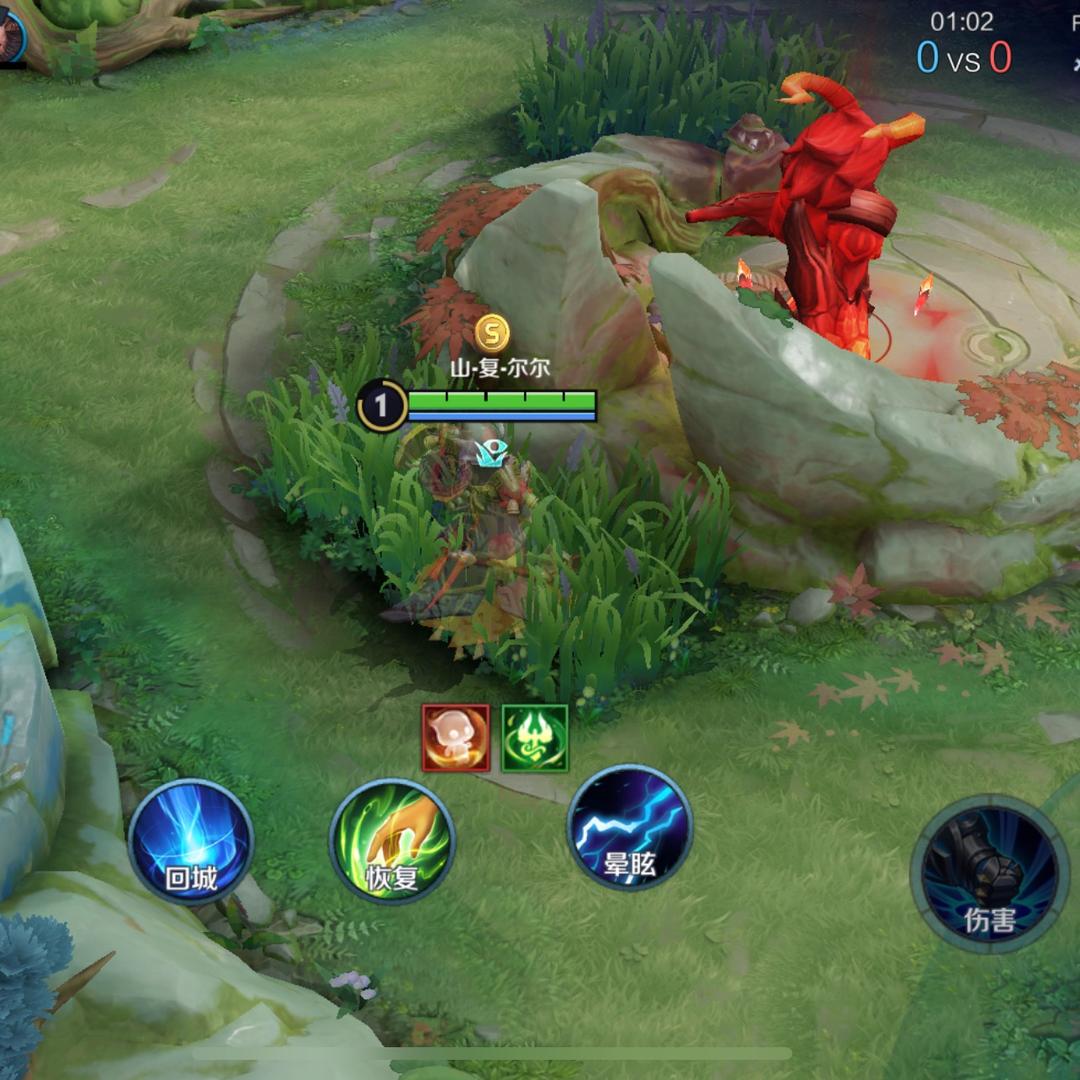Use the 恢复 heal spell
Screen dimensions: 1080x1080
point(392,842)
